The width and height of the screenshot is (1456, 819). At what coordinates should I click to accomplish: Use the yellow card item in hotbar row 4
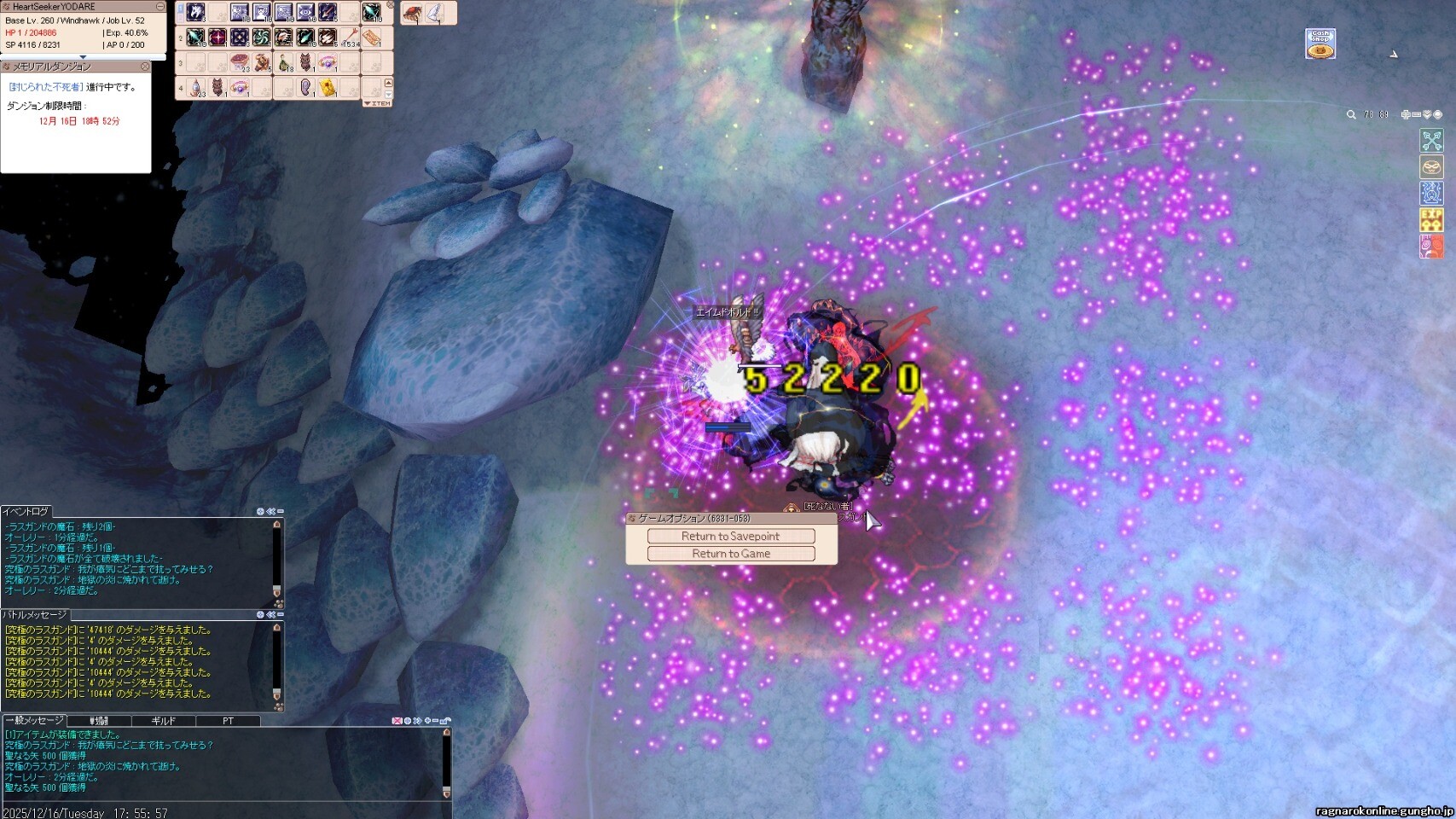(328, 88)
